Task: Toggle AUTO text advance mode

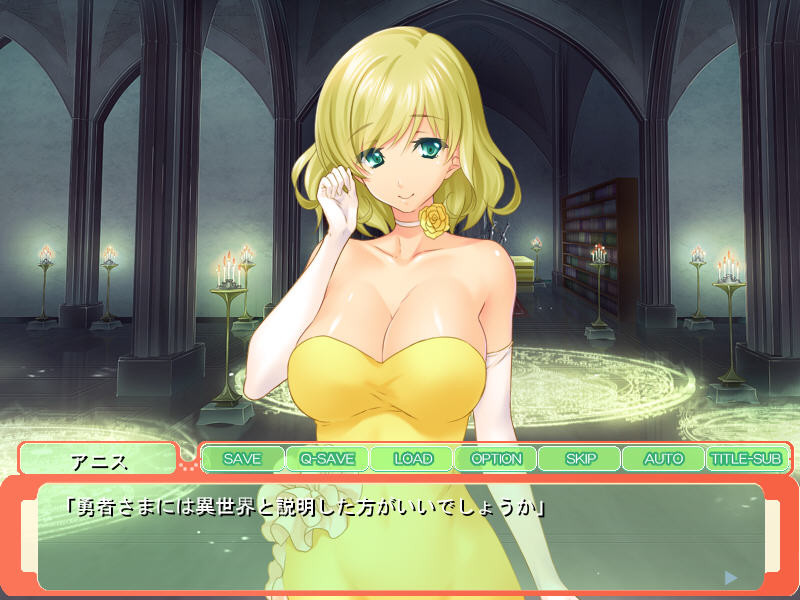Action: [664, 459]
